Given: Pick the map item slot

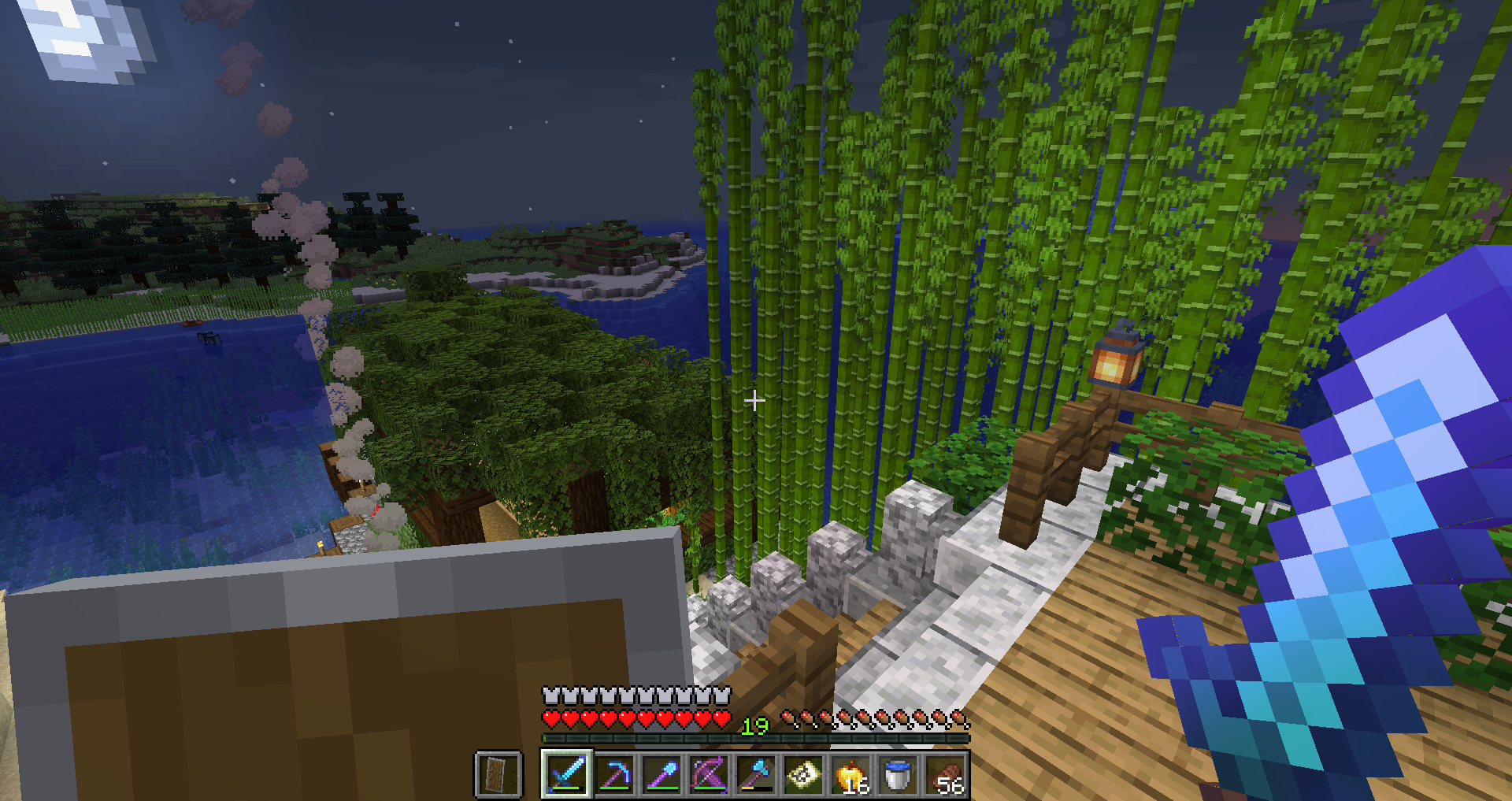Looking at the screenshot, I should (803, 774).
